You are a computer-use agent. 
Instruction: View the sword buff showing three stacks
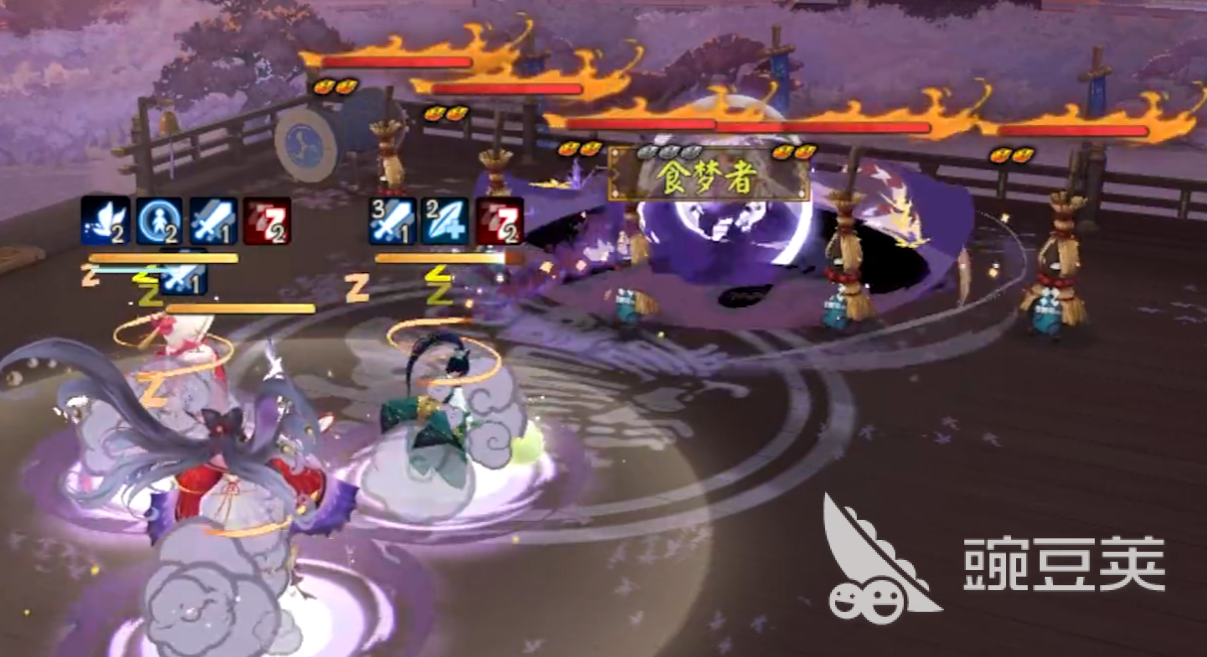point(392,221)
